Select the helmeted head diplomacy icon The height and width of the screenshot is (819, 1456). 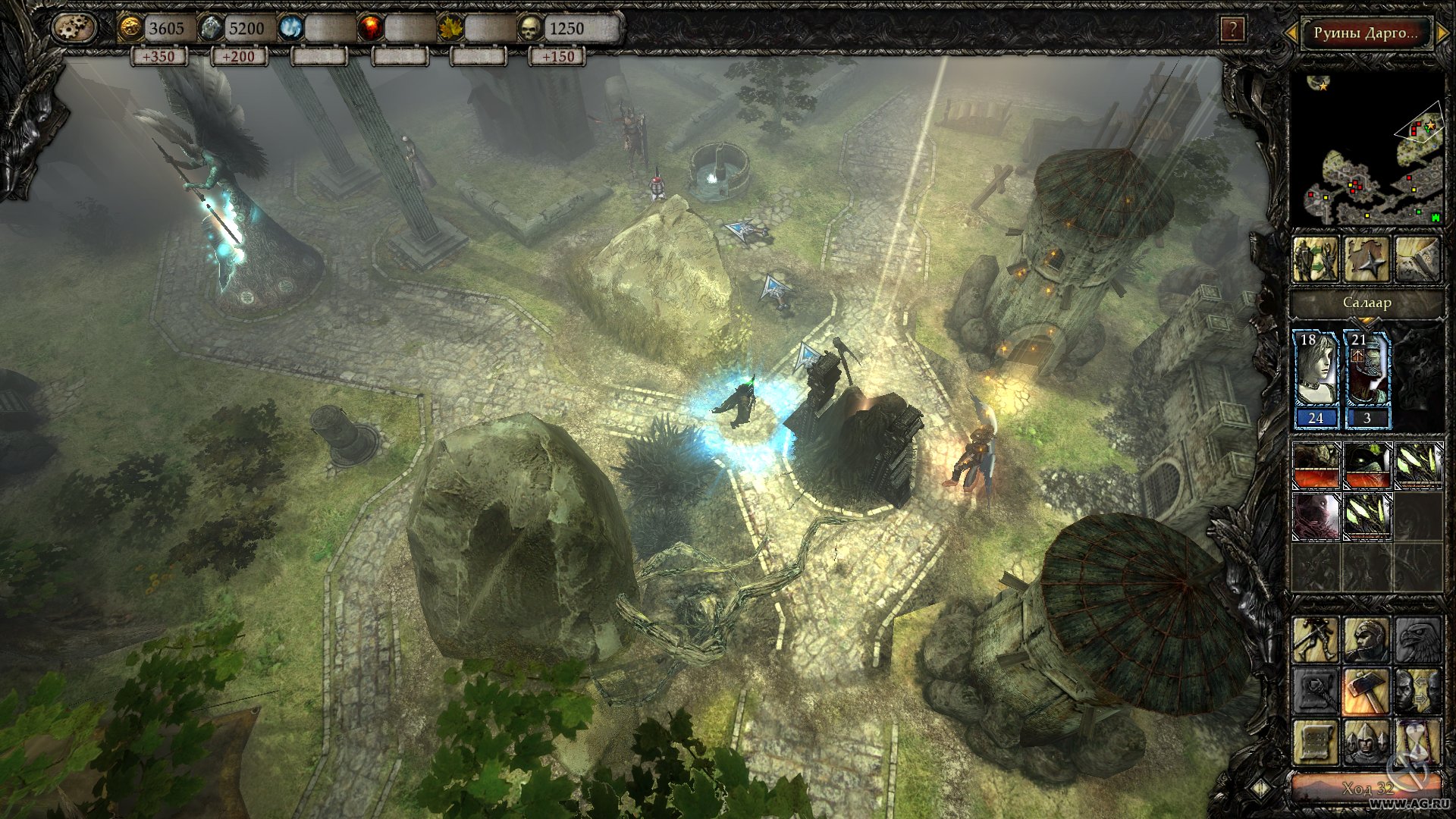(x=1367, y=640)
